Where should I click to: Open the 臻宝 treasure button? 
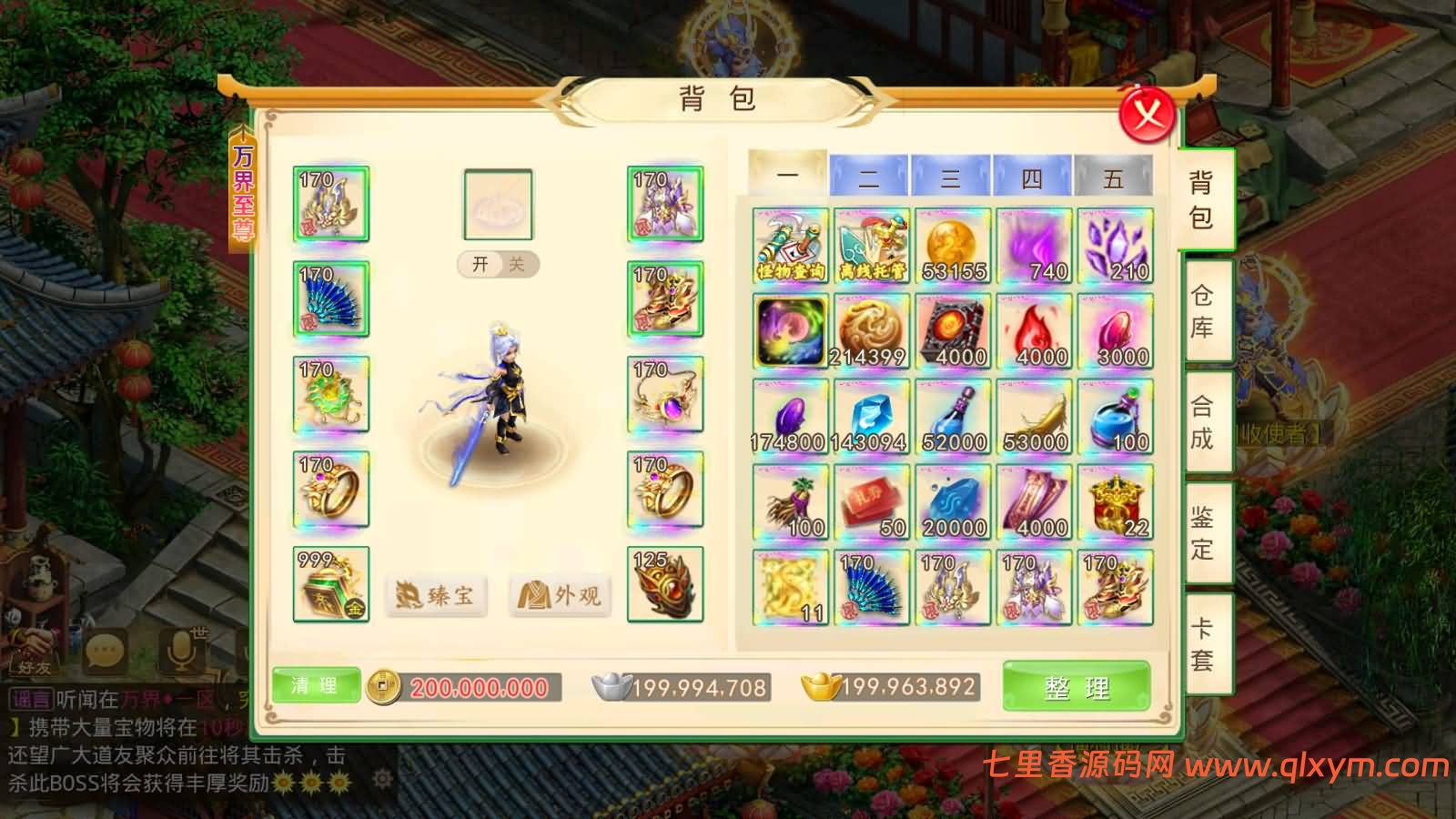(x=435, y=596)
